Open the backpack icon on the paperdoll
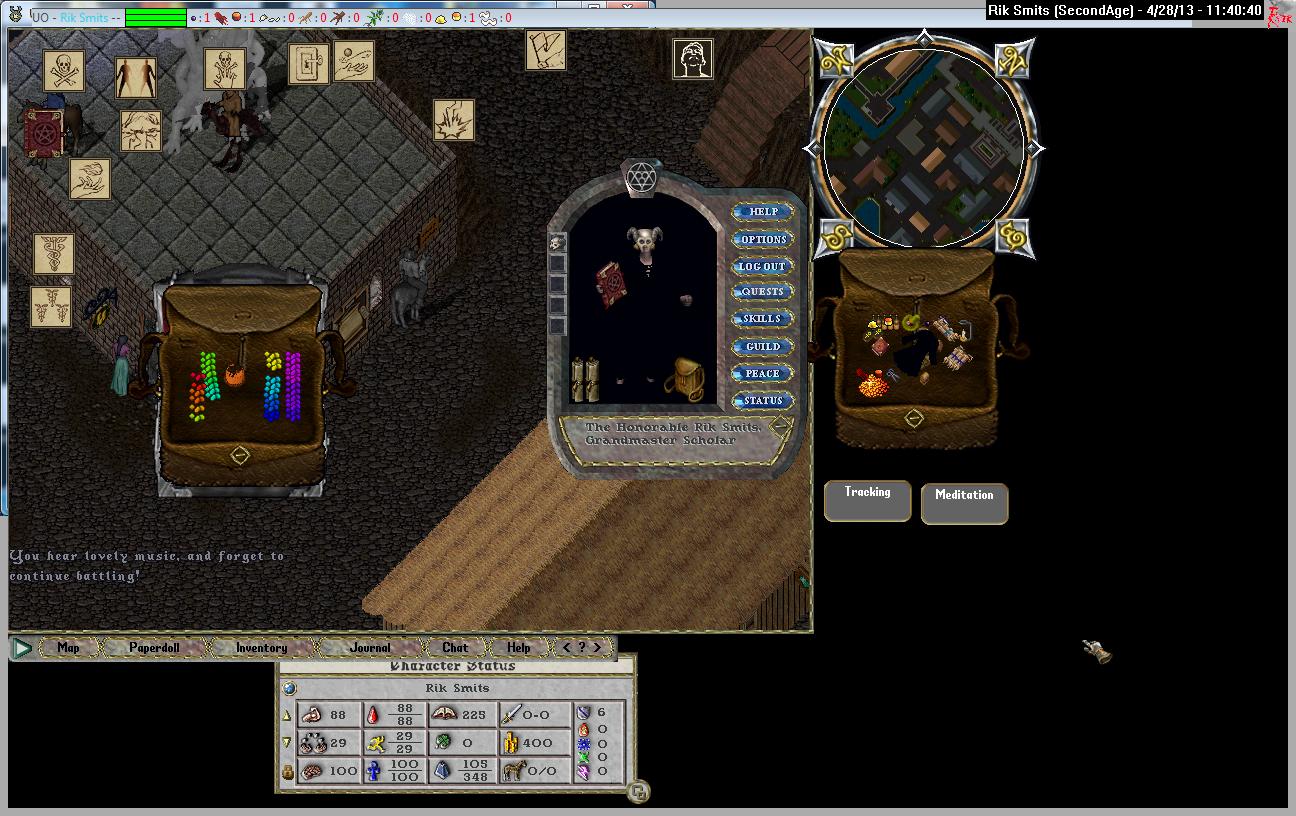This screenshot has height=816, width=1296. point(686,379)
